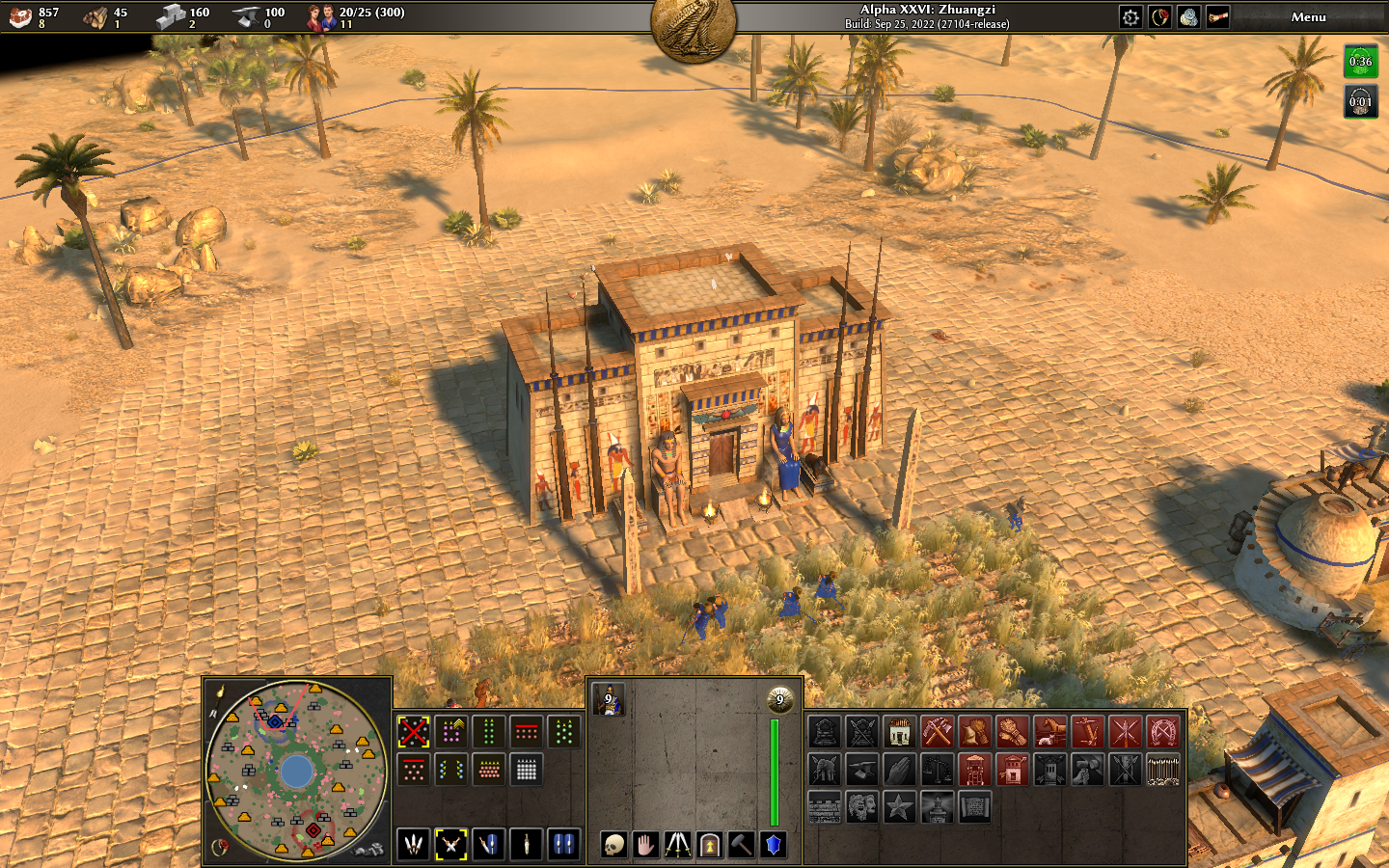Select the red X no-formation button
This screenshot has height=868, width=1389.
pyautogui.click(x=414, y=732)
